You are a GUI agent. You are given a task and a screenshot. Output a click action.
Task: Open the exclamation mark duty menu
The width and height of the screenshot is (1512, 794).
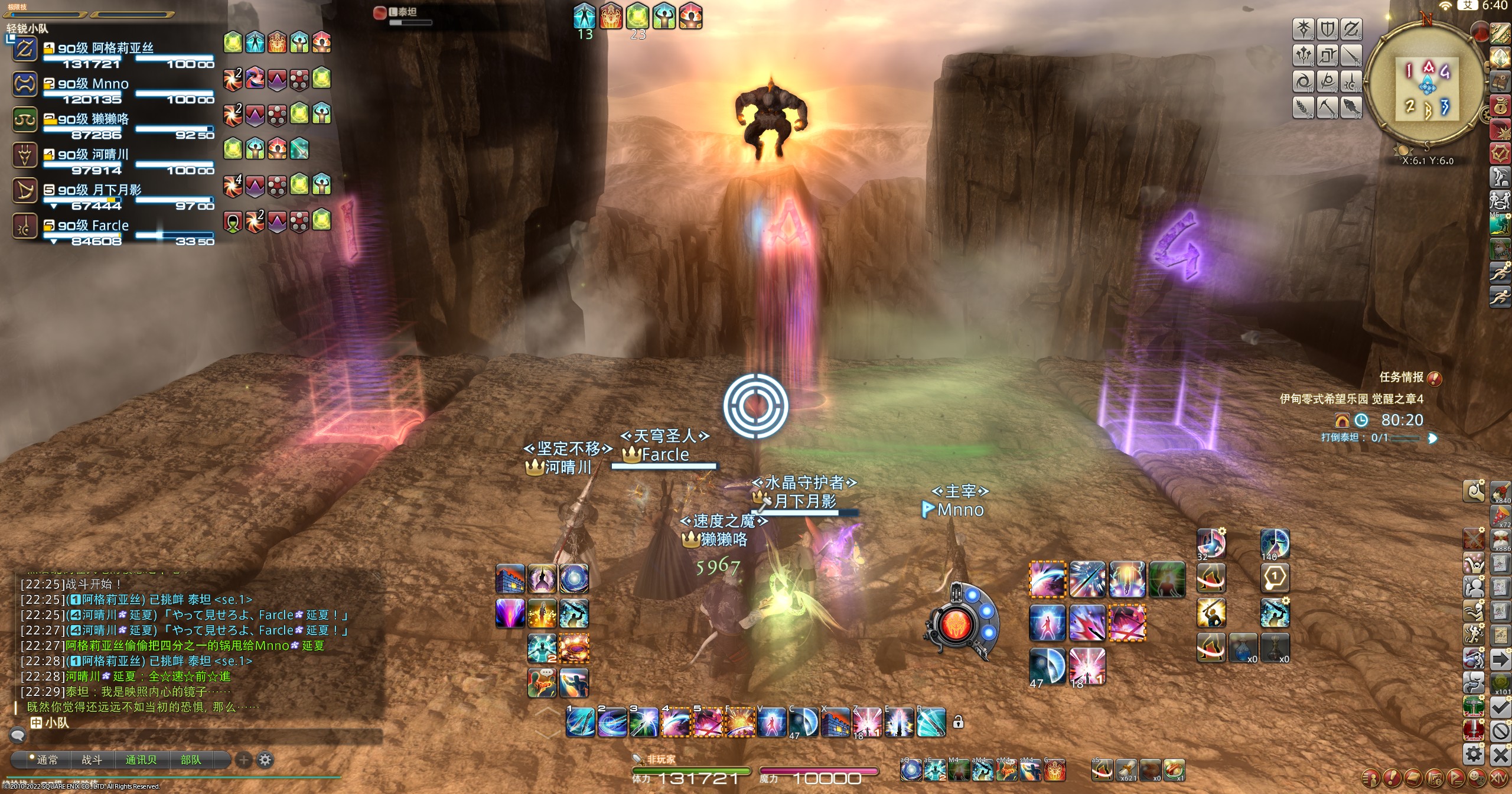coord(1392,777)
